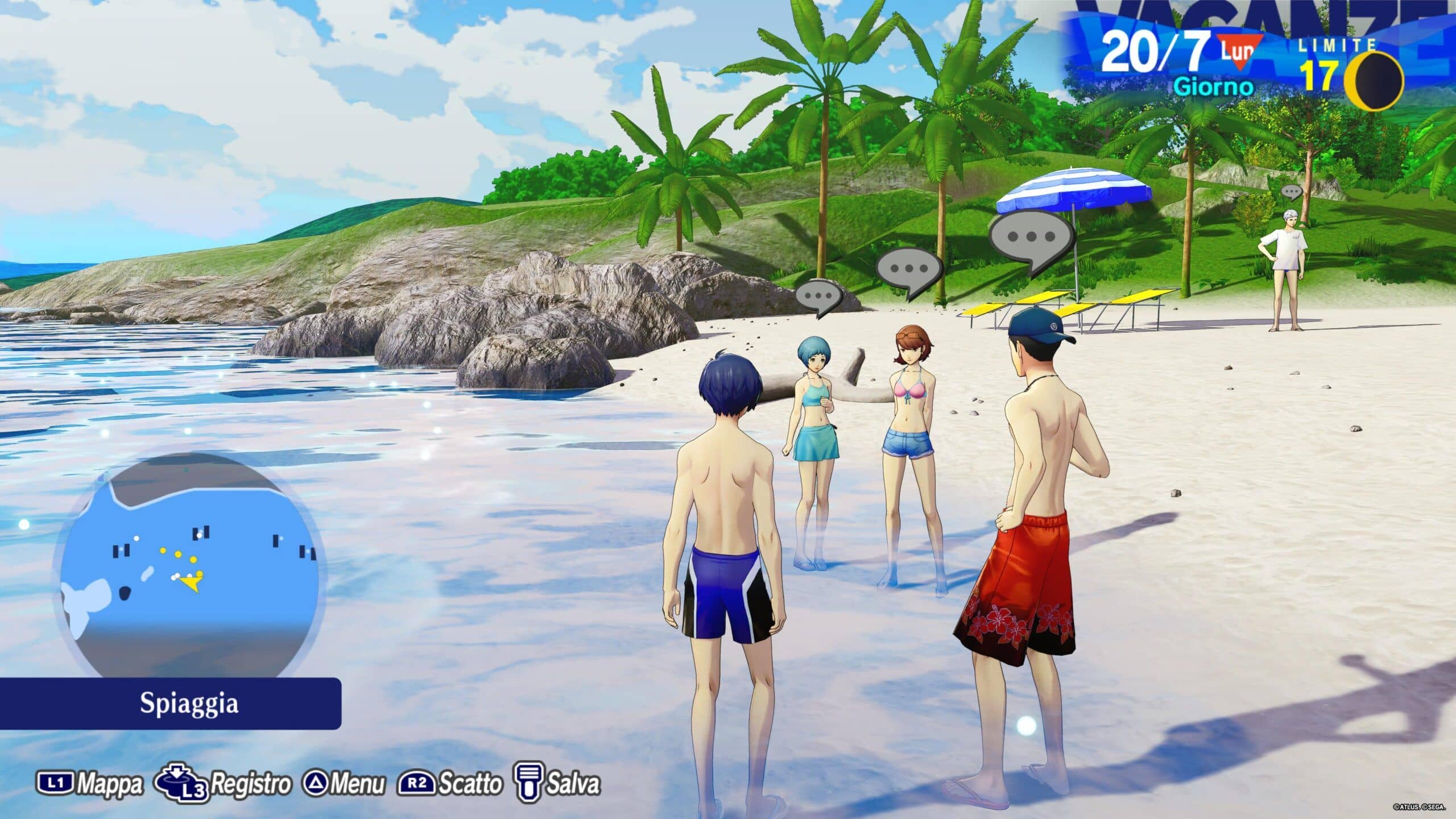Choose the small speech bubble over the white-haired man
This screenshot has height=819, width=1456.
click(1292, 192)
